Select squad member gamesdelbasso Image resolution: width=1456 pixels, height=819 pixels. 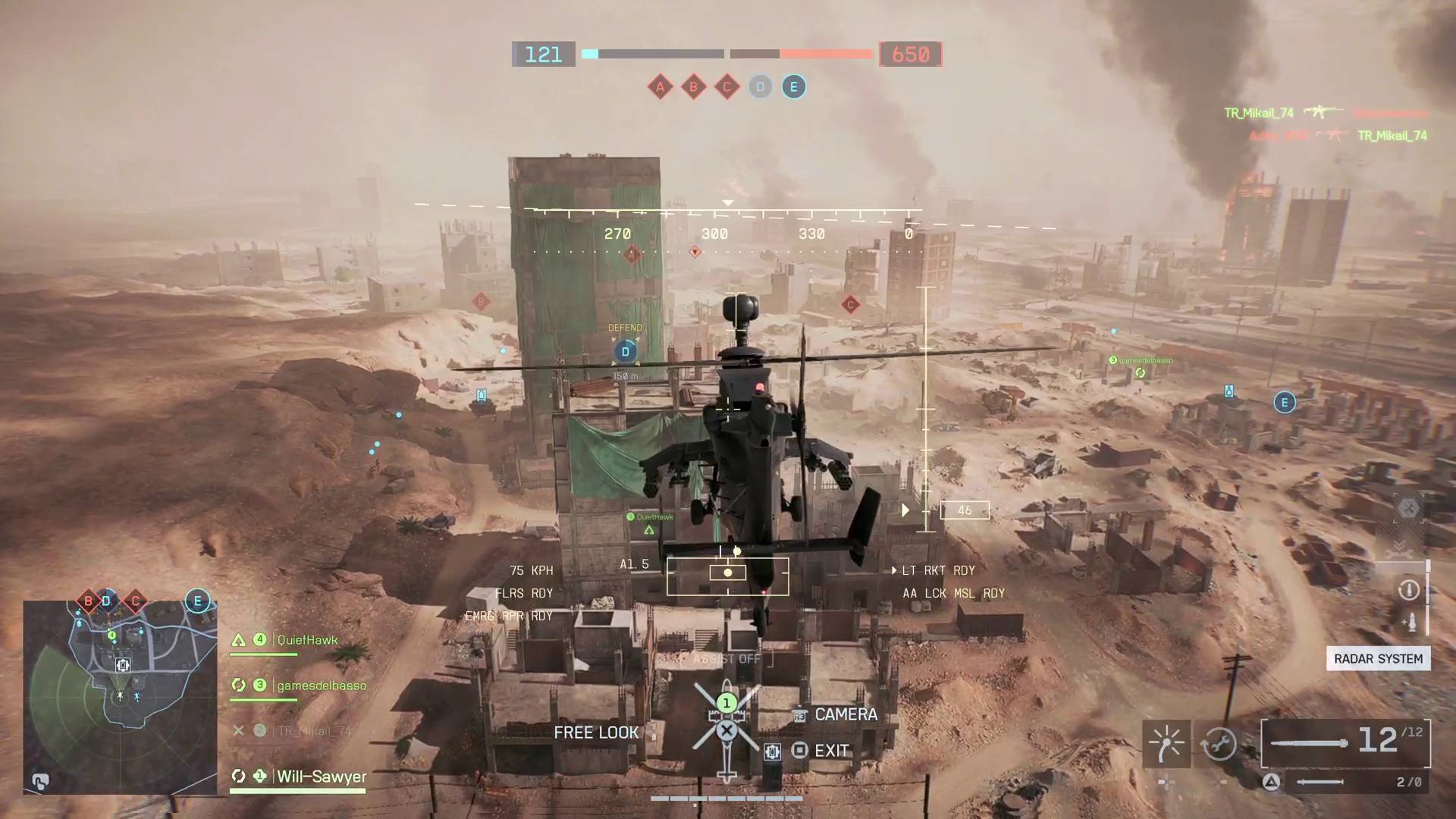click(x=322, y=685)
